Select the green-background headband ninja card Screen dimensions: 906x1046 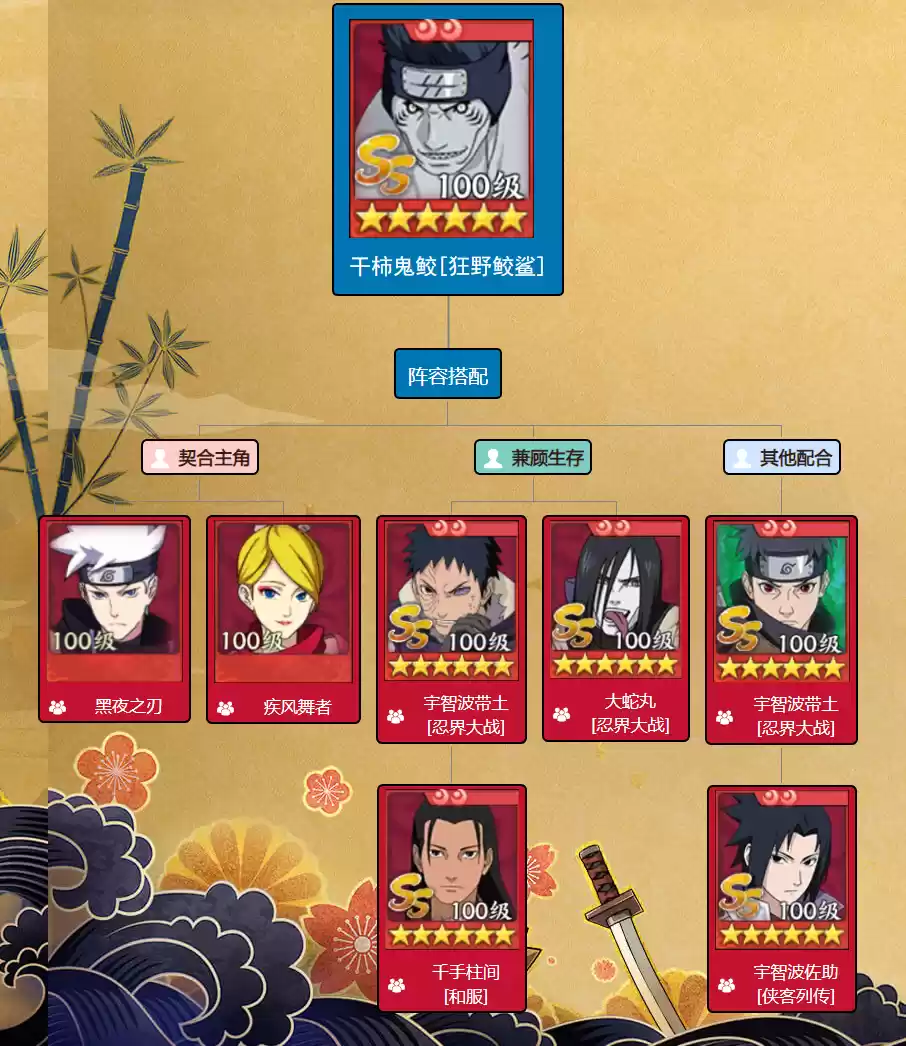(781, 629)
